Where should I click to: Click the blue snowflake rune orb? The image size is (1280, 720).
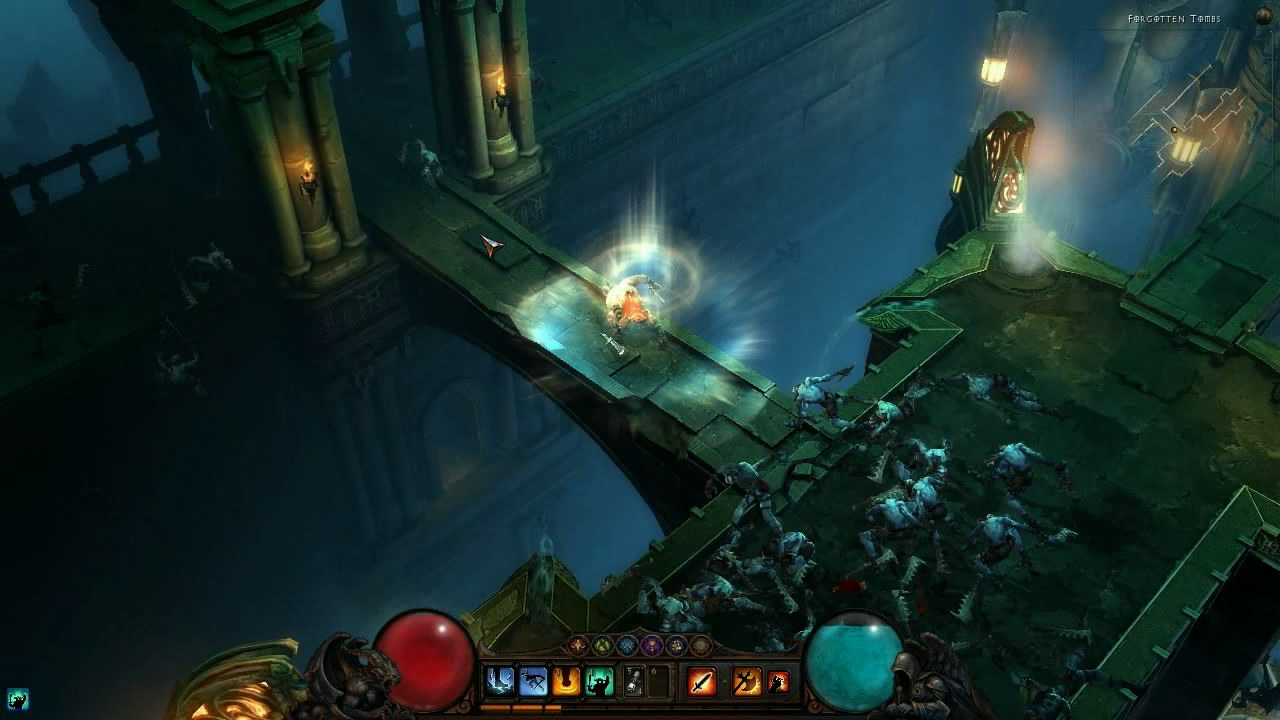627,645
